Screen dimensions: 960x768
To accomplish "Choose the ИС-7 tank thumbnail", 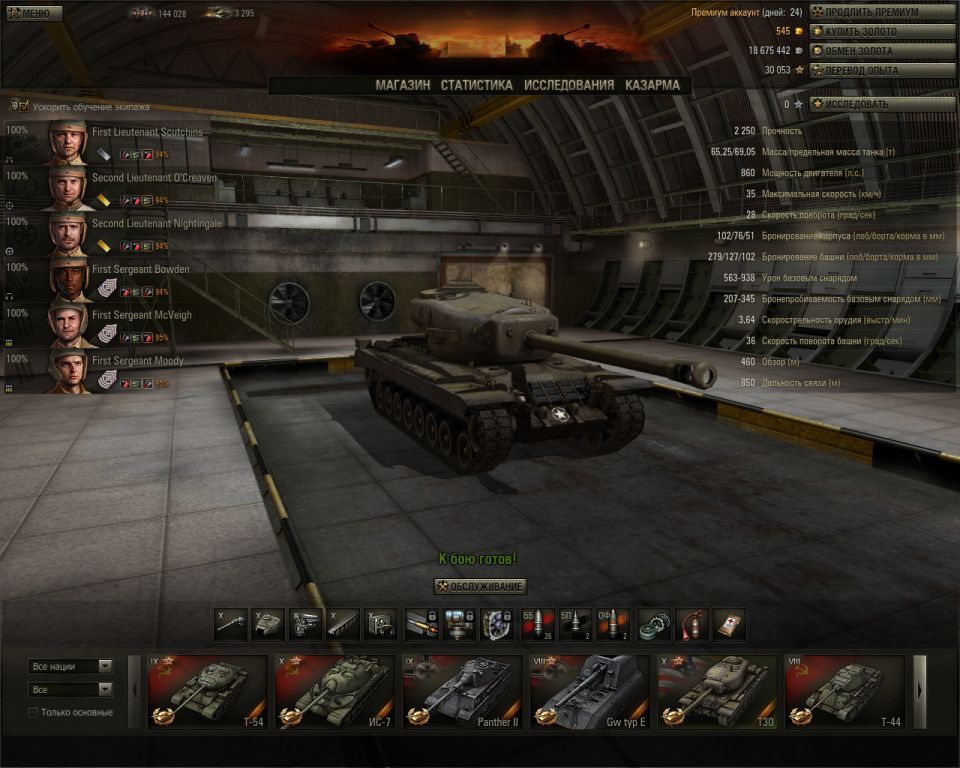I will point(335,692).
